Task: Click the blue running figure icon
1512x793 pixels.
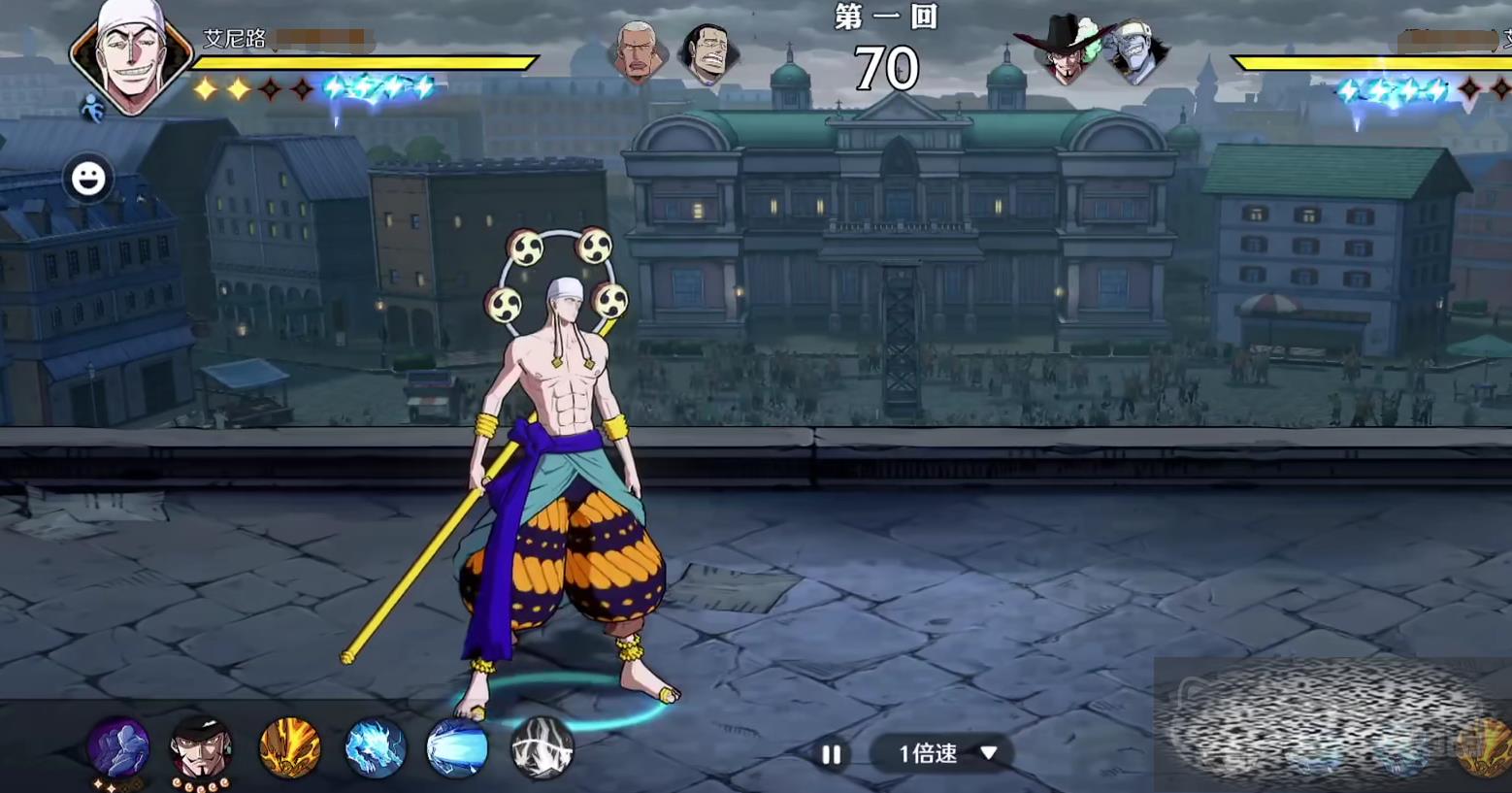Action: [x=92, y=109]
